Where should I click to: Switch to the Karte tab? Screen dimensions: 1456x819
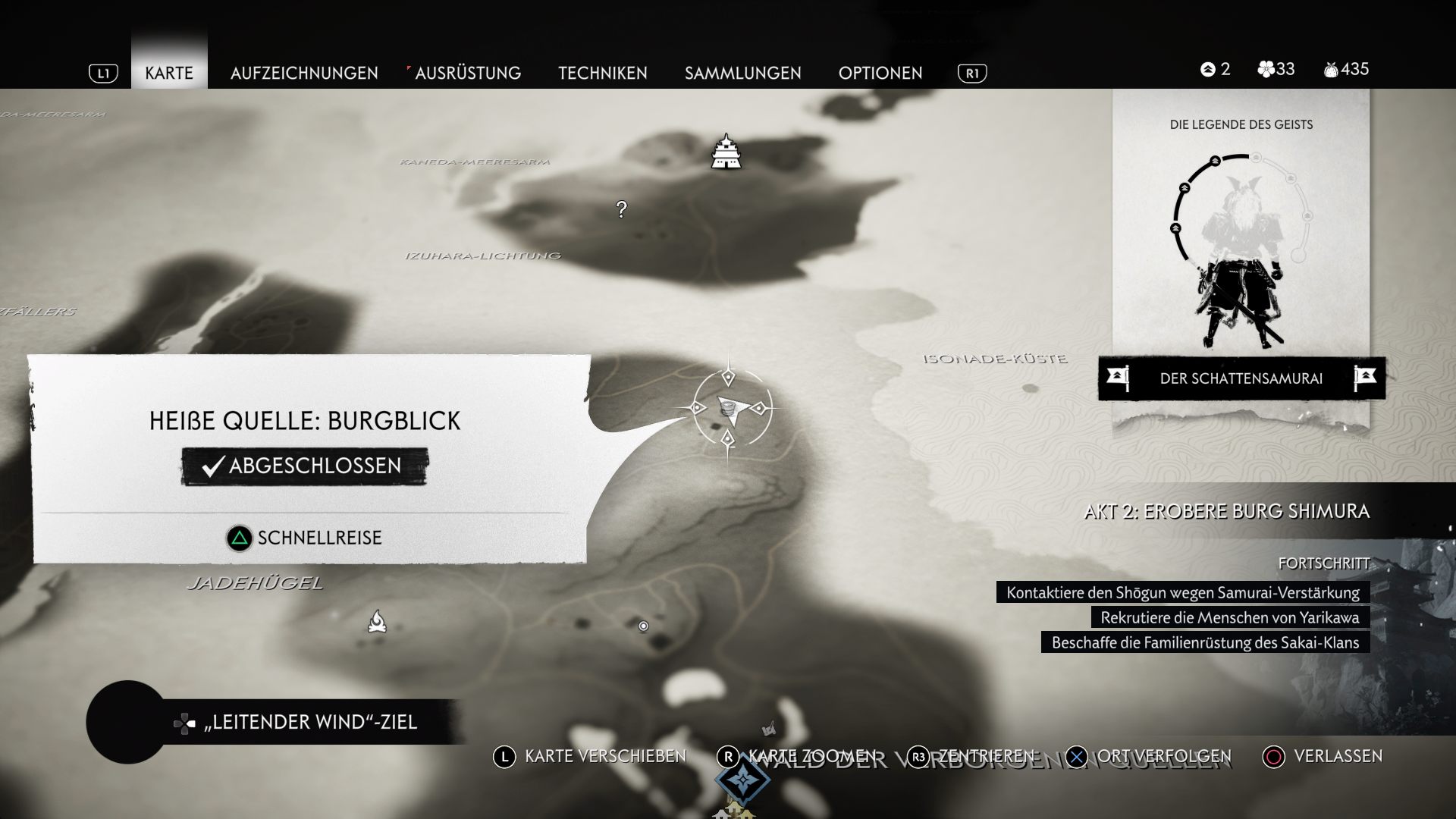point(169,73)
